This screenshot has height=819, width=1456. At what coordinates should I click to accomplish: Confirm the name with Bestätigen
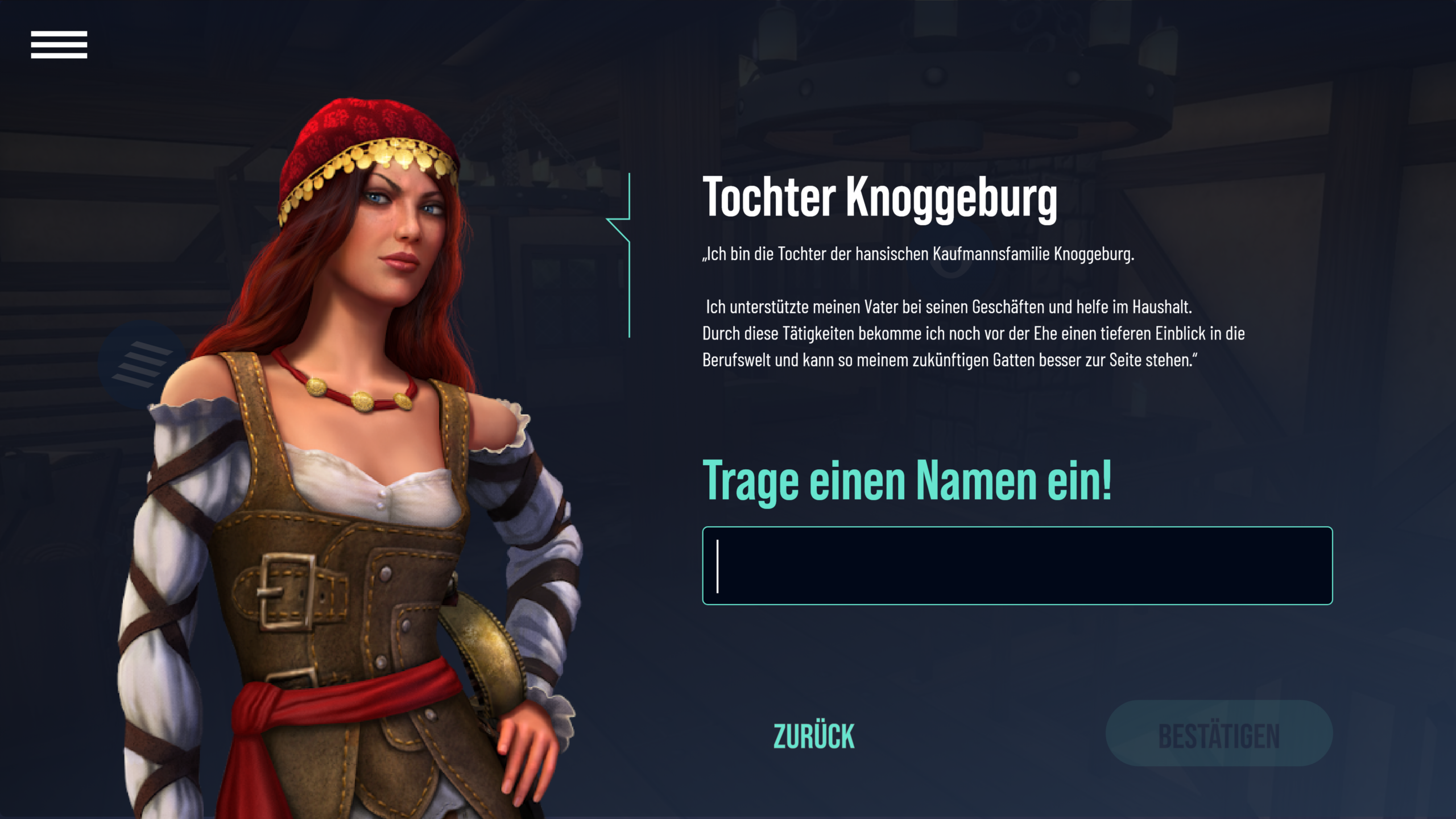click(1219, 734)
